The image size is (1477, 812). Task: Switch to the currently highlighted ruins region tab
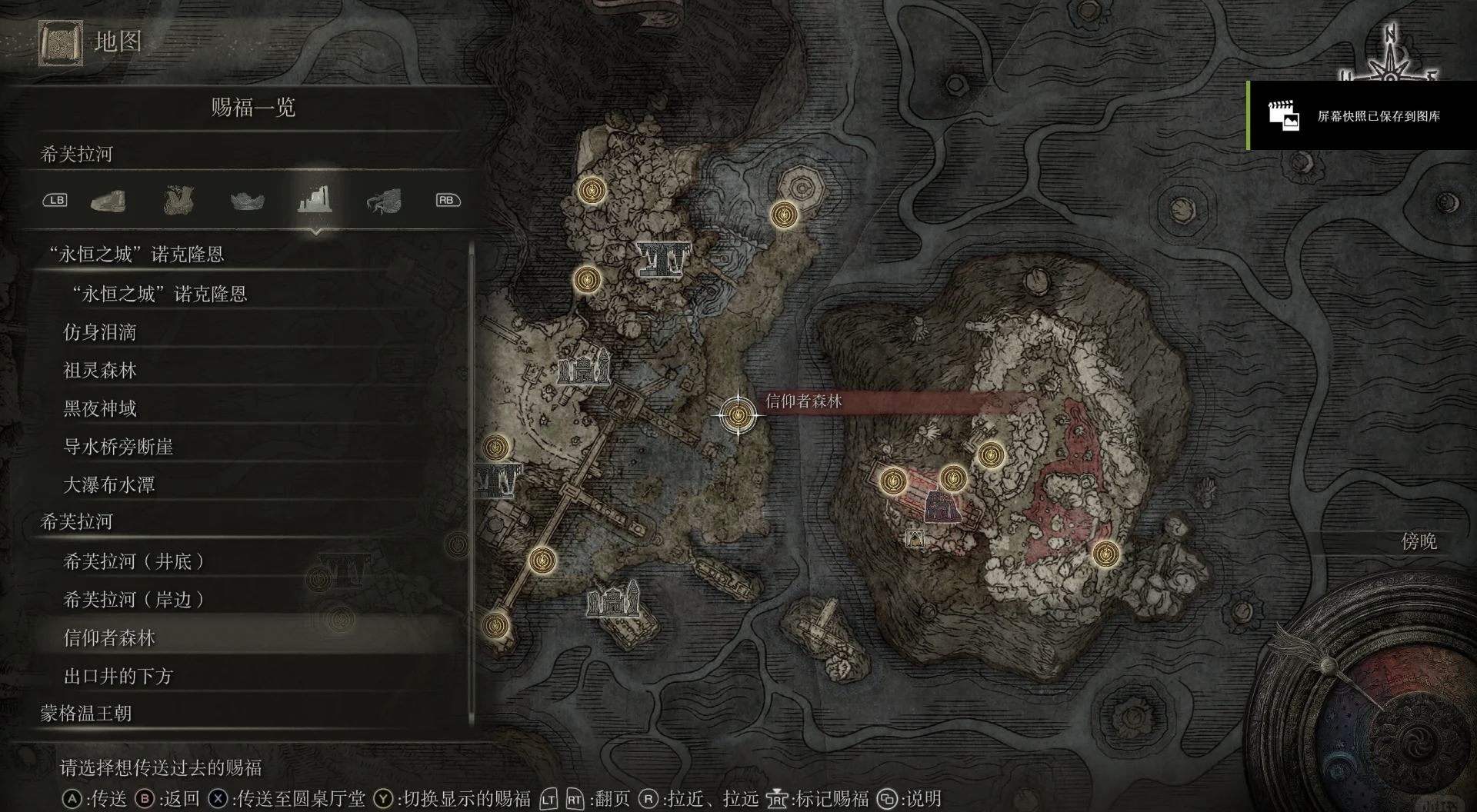315,200
